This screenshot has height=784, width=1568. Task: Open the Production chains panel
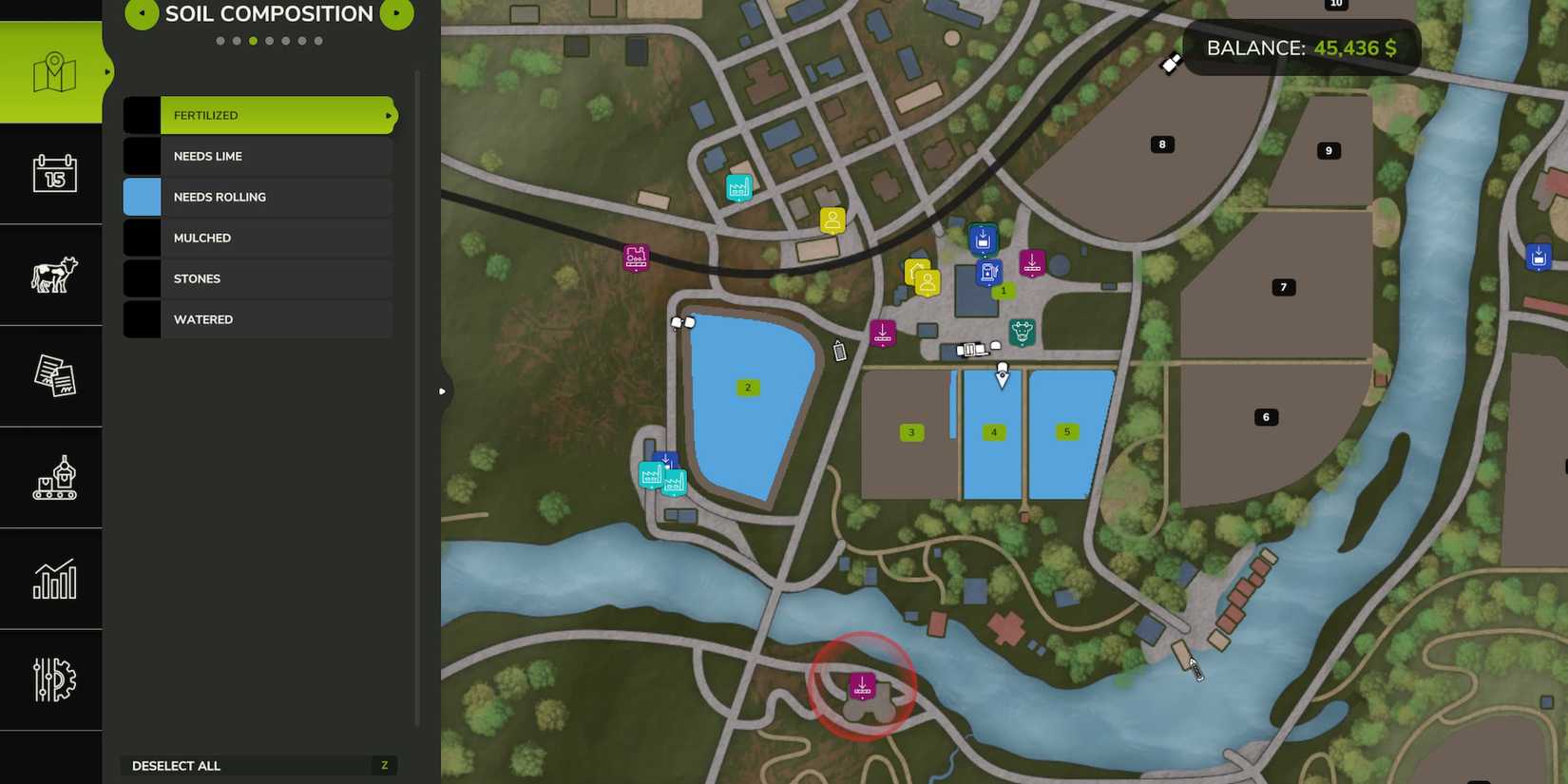[x=51, y=477]
